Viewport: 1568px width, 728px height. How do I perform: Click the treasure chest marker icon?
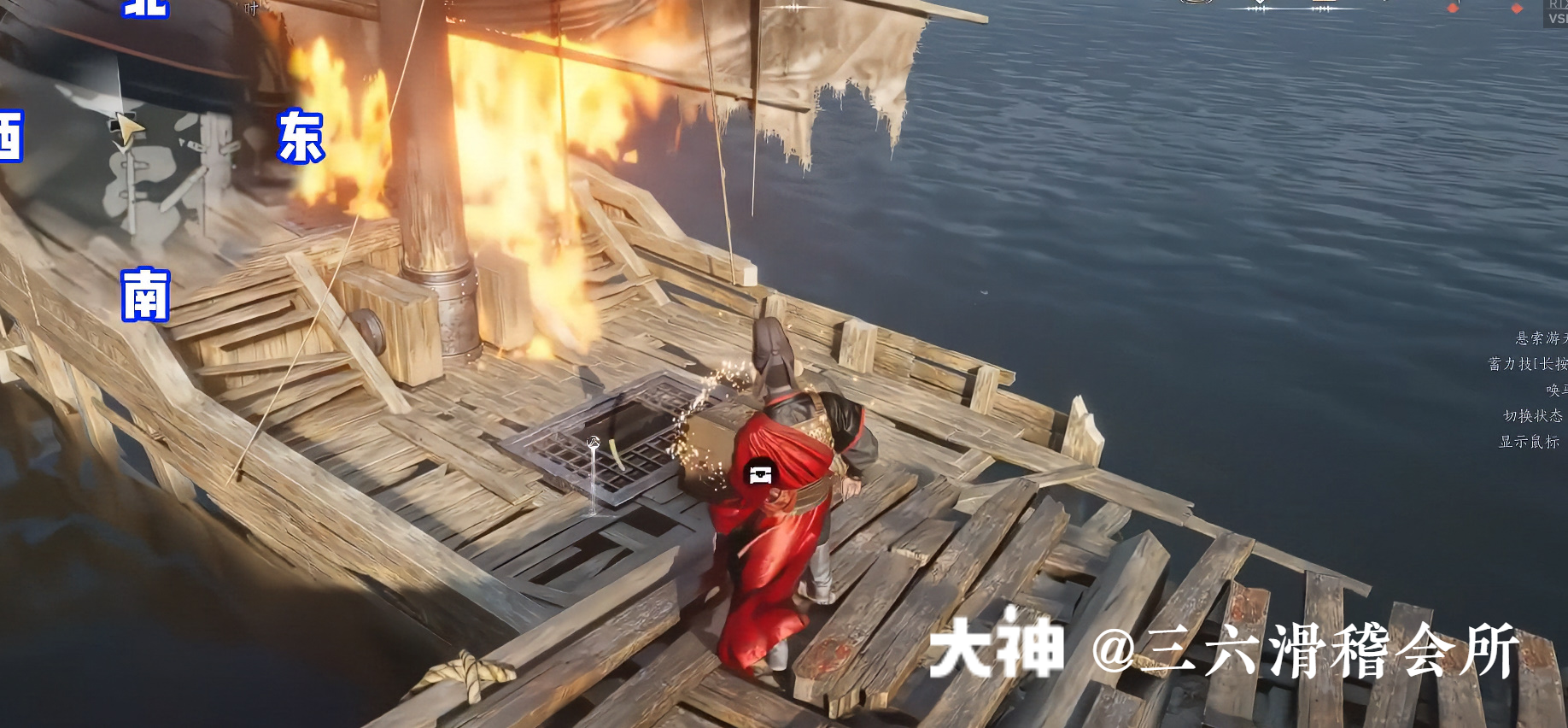[760, 473]
